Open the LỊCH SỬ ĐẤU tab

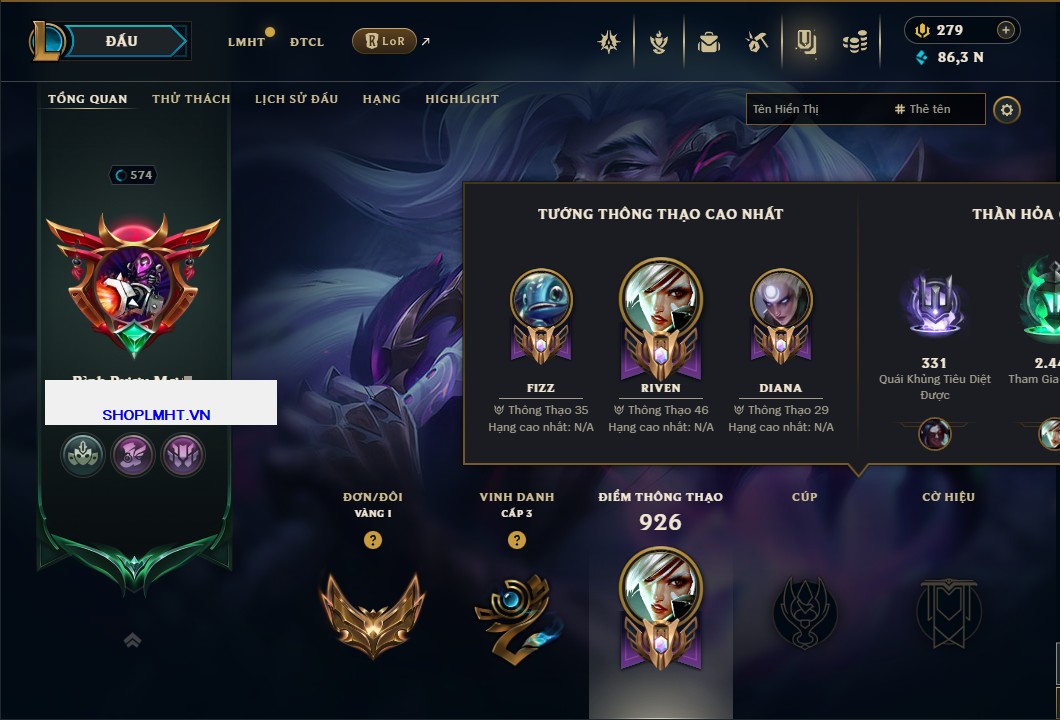[x=296, y=99]
